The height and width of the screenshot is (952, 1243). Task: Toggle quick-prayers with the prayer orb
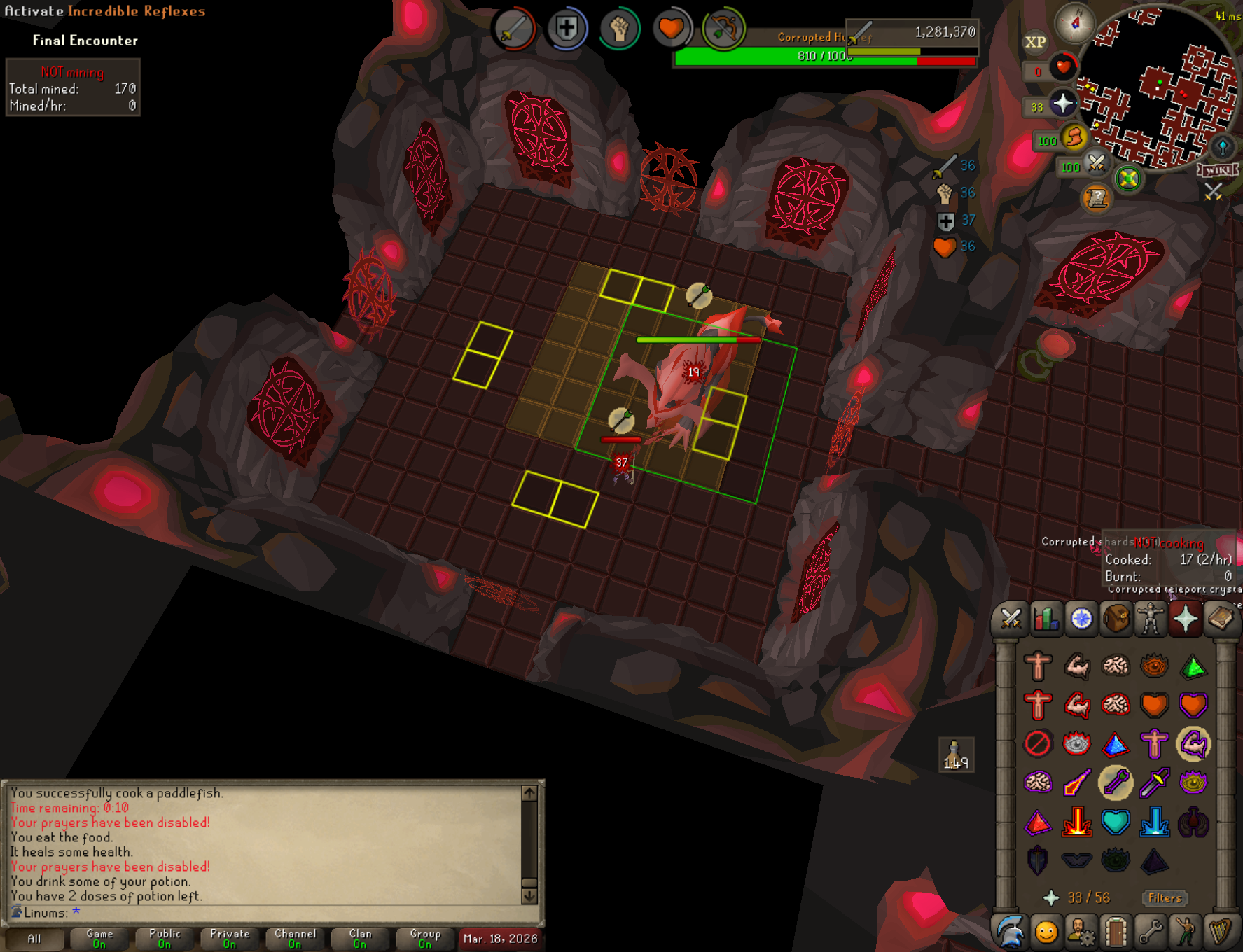pos(1062,104)
